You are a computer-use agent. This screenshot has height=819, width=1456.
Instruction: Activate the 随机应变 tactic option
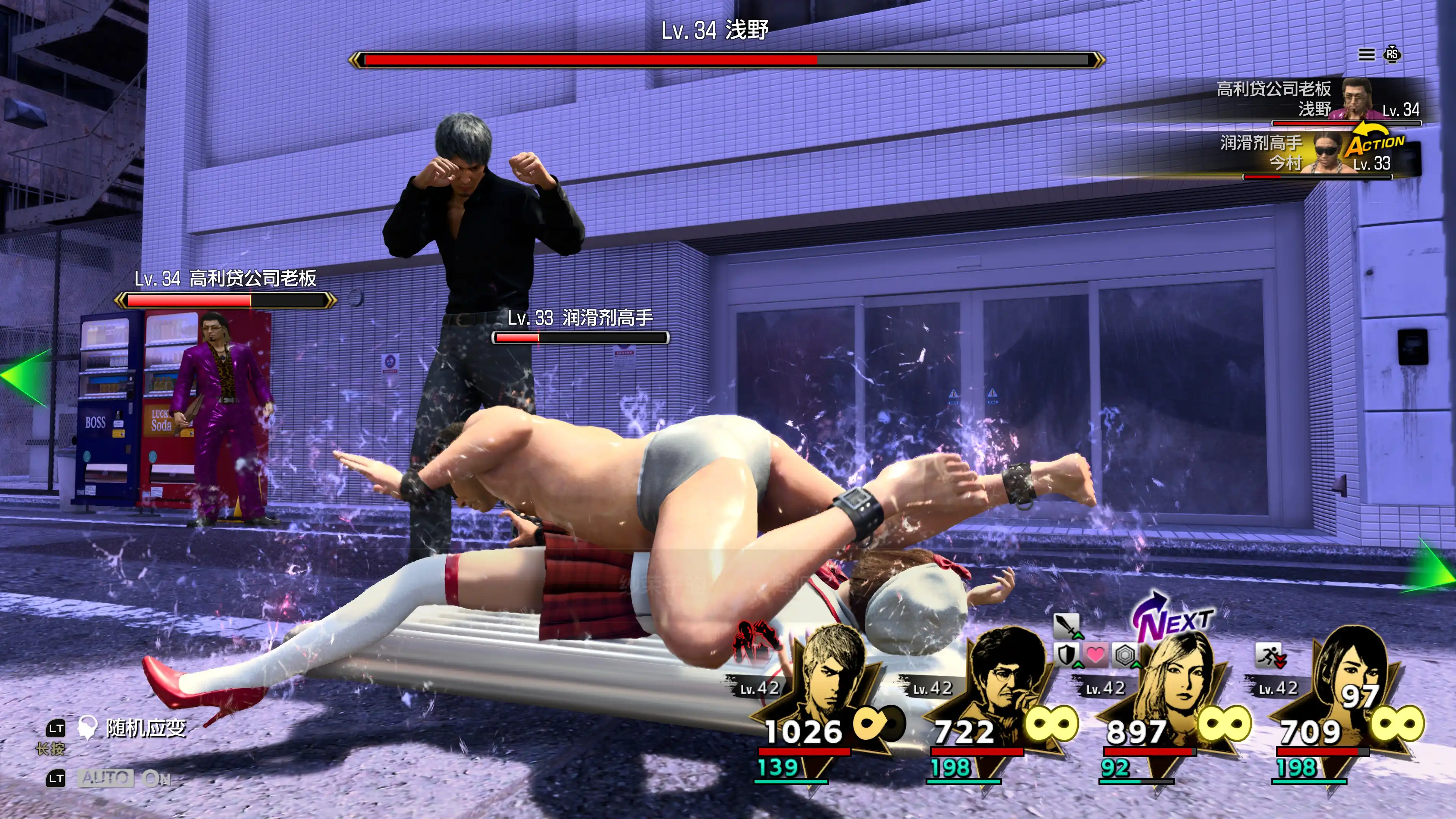tap(145, 728)
